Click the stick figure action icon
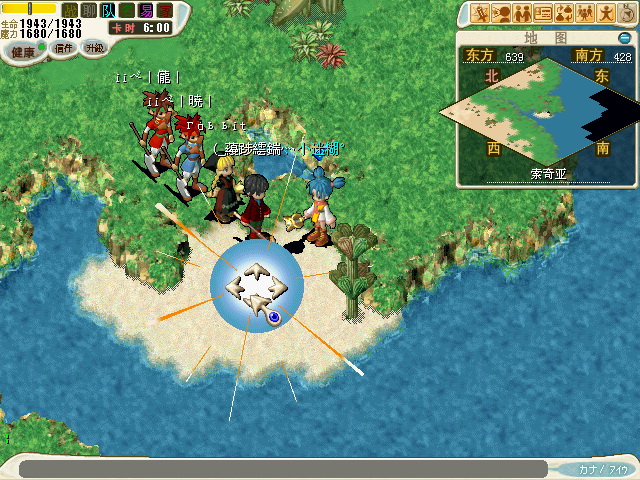 606,13
